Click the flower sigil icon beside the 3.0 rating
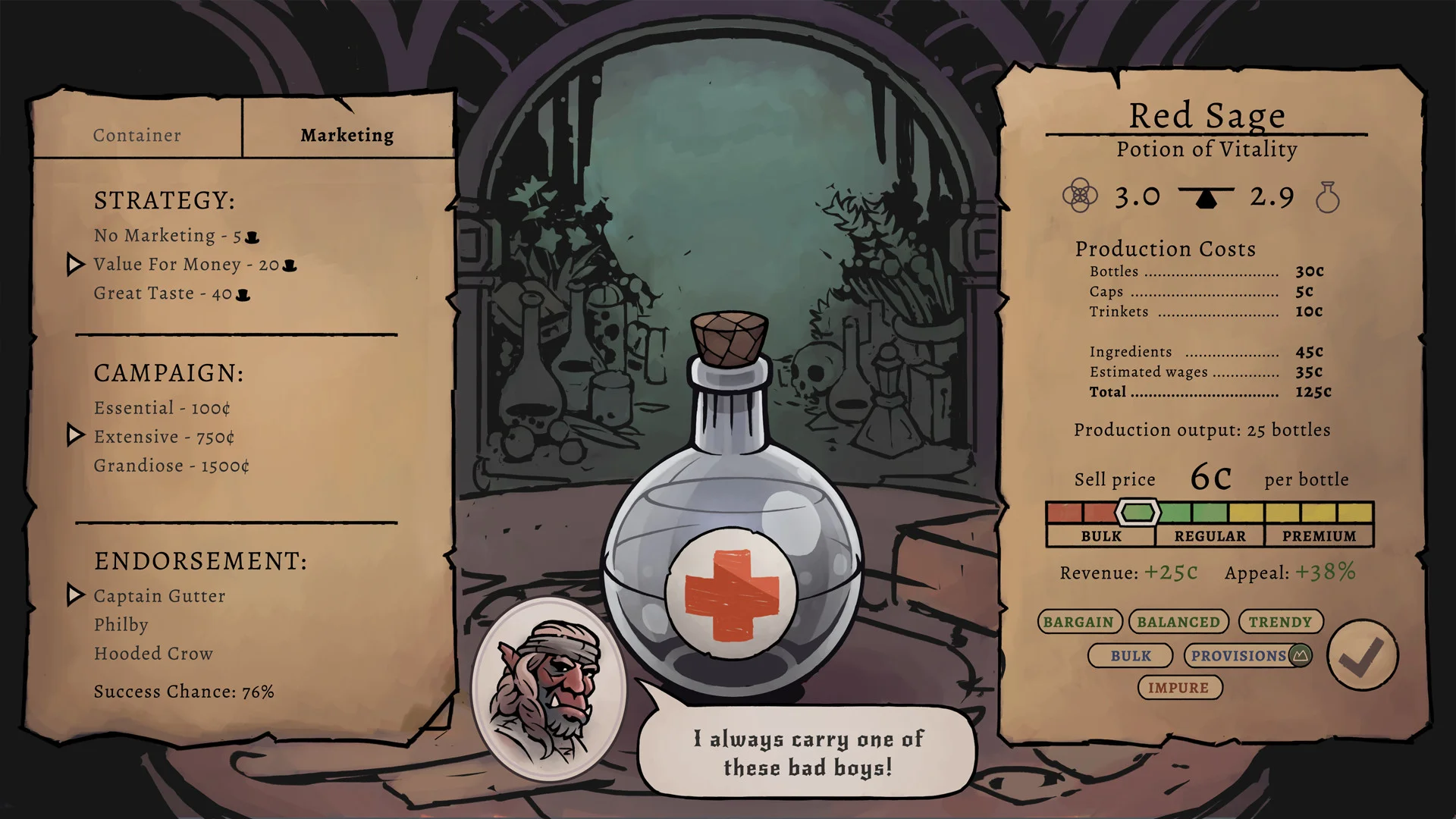The image size is (1456, 819). 1081,196
